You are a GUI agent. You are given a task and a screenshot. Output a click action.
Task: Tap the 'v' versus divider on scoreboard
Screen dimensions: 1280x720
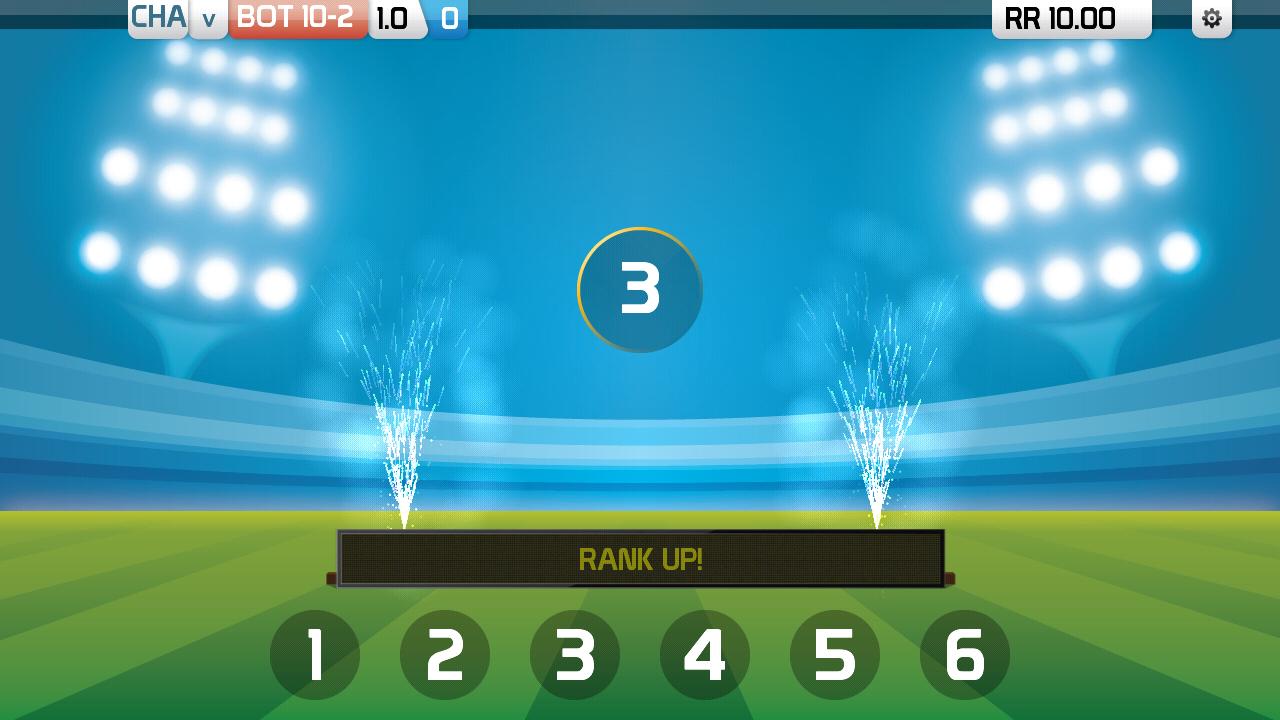208,19
